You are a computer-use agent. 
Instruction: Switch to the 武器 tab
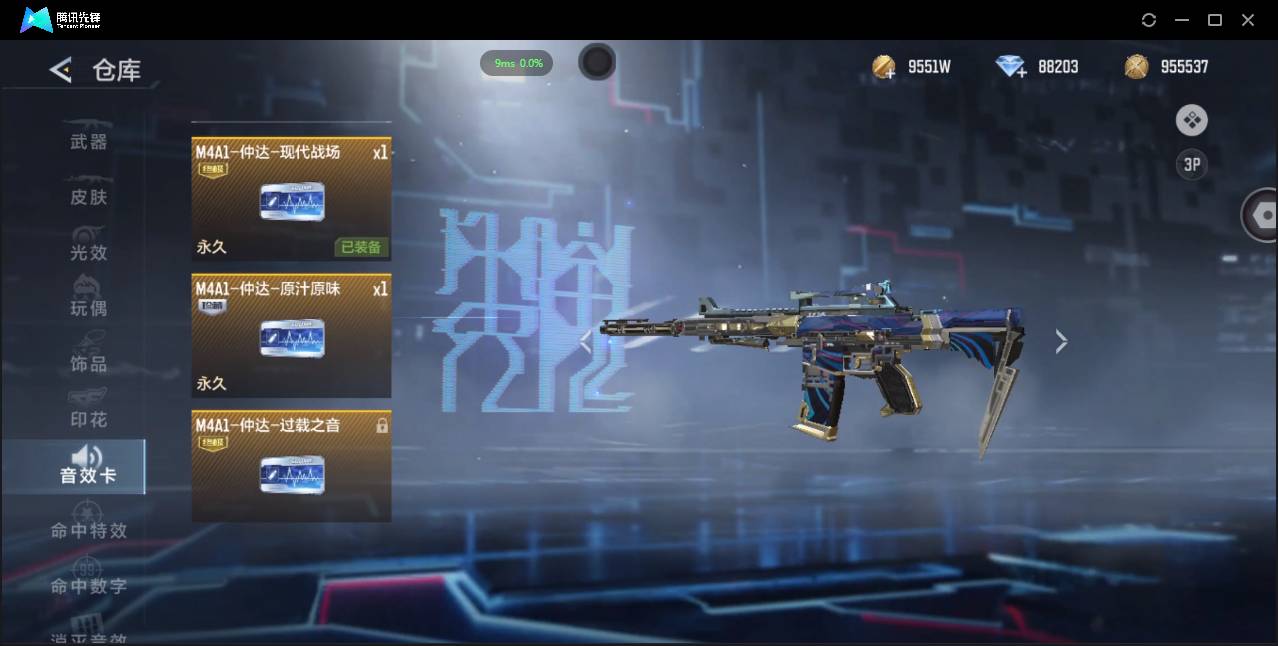[89, 142]
